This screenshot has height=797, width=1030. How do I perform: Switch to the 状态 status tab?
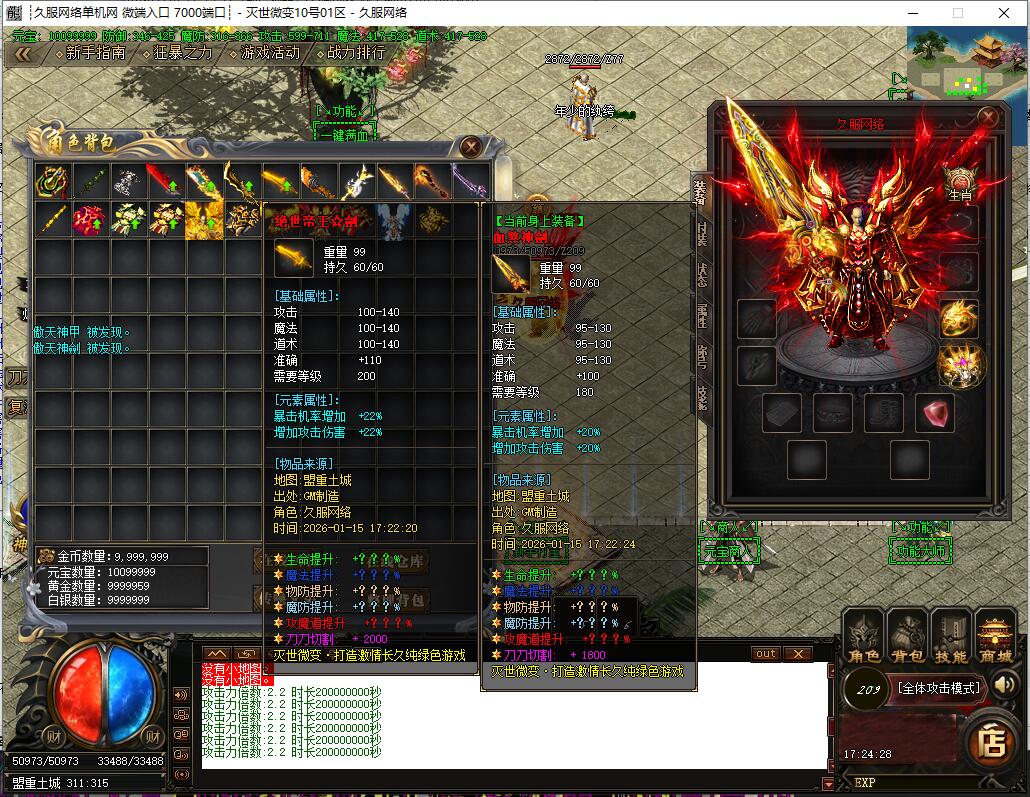[701, 275]
